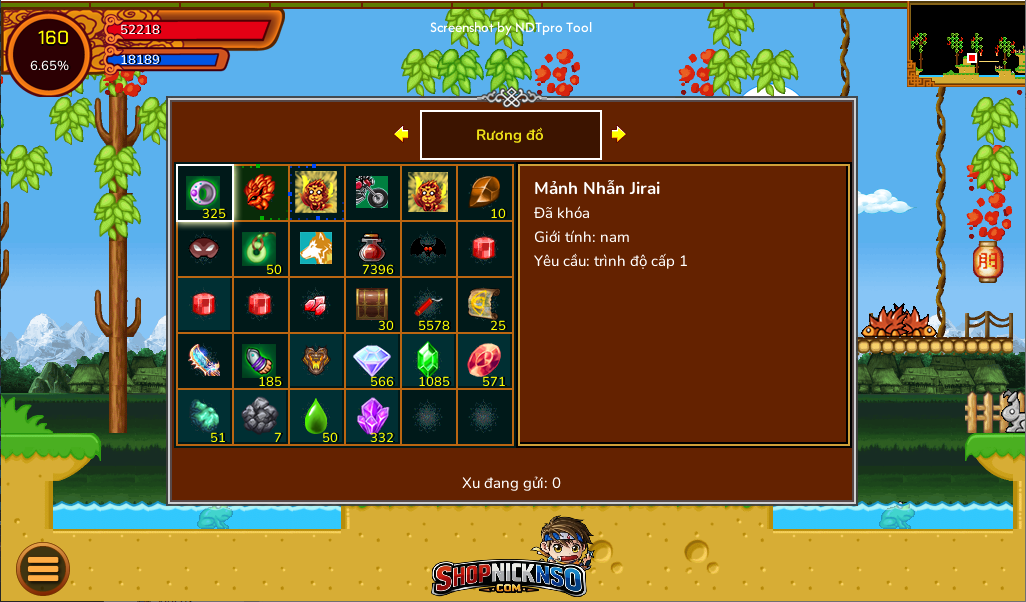1026x602 pixels.
Task: Select the treasure chest item slot
Action: click(373, 305)
